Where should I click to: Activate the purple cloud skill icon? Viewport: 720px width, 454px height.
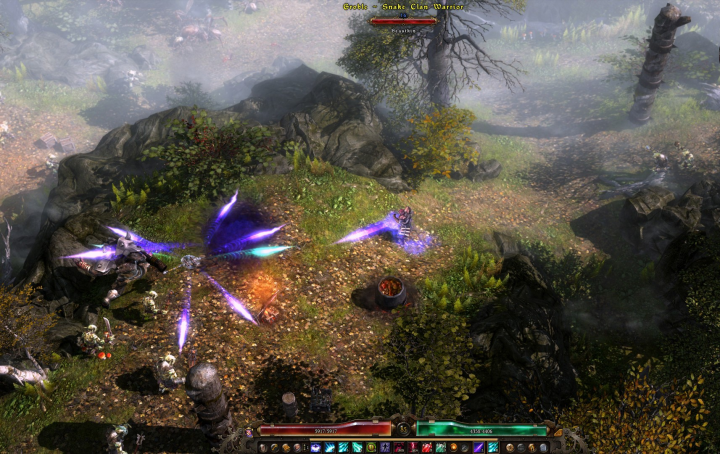pos(315,447)
